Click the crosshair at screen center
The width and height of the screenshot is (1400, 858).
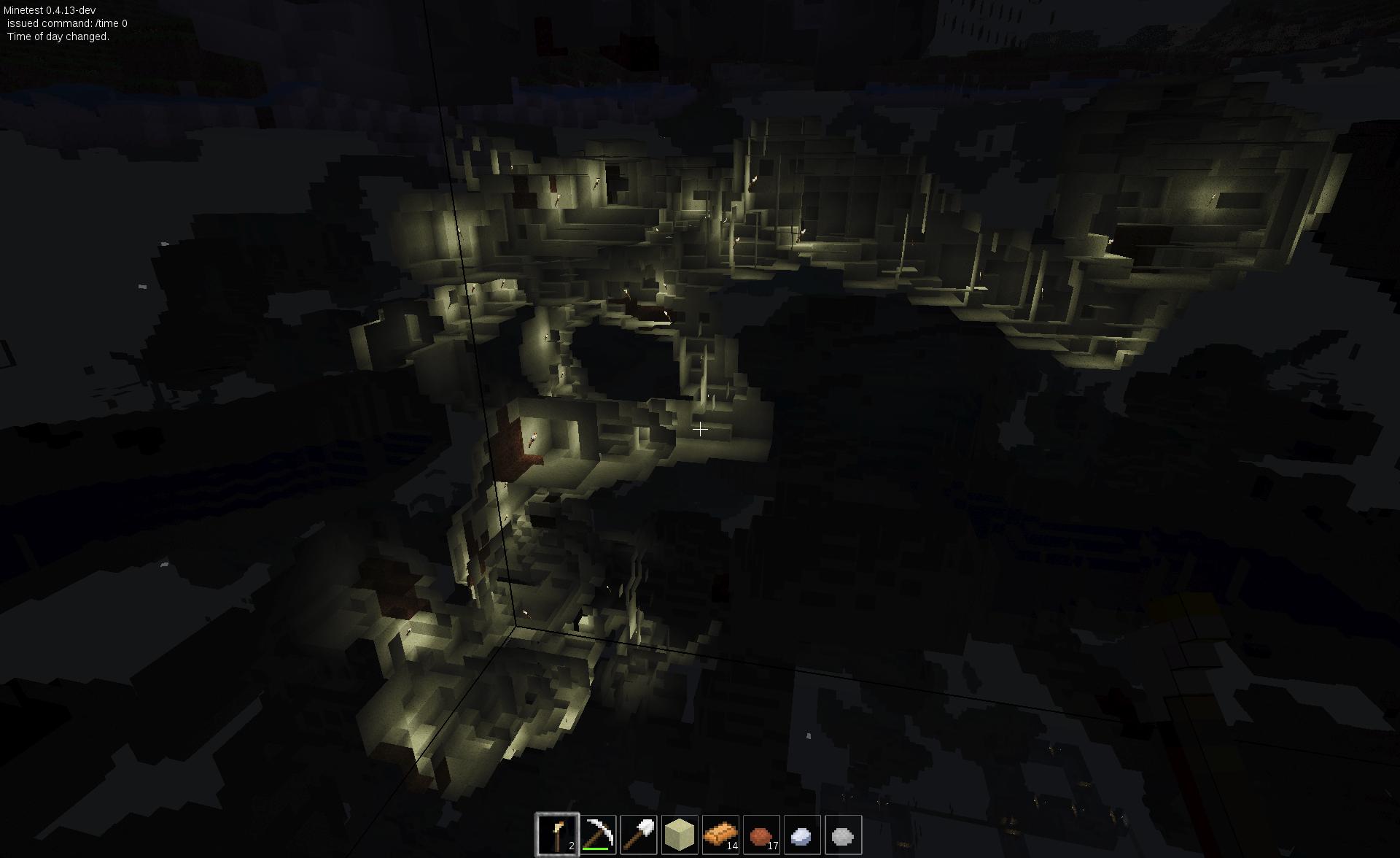click(700, 430)
